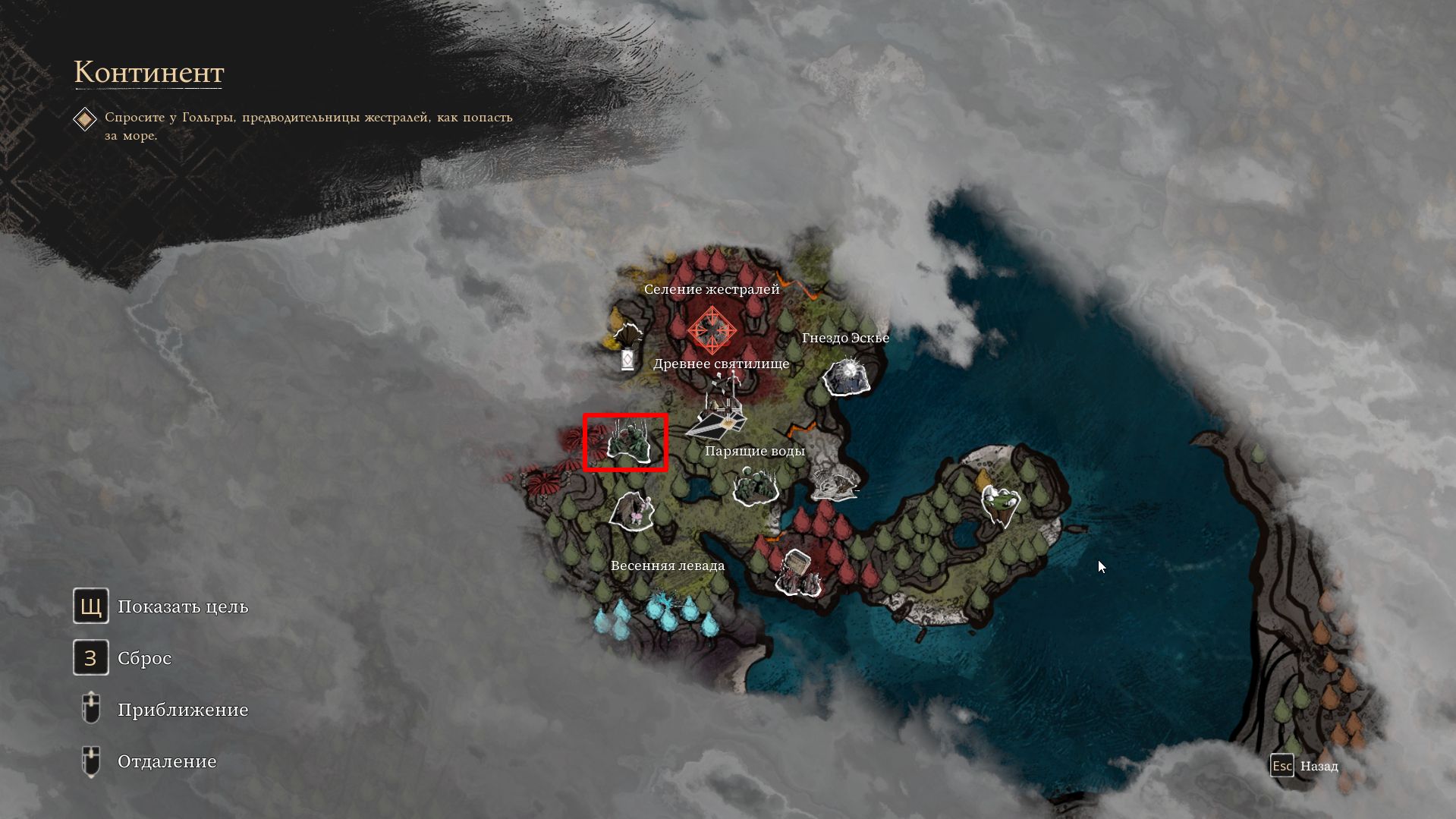This screenshot has width=1456, height=819.
Task: Choose the Гнездо Эскье glowing rock marker
Action: (847, 377)
